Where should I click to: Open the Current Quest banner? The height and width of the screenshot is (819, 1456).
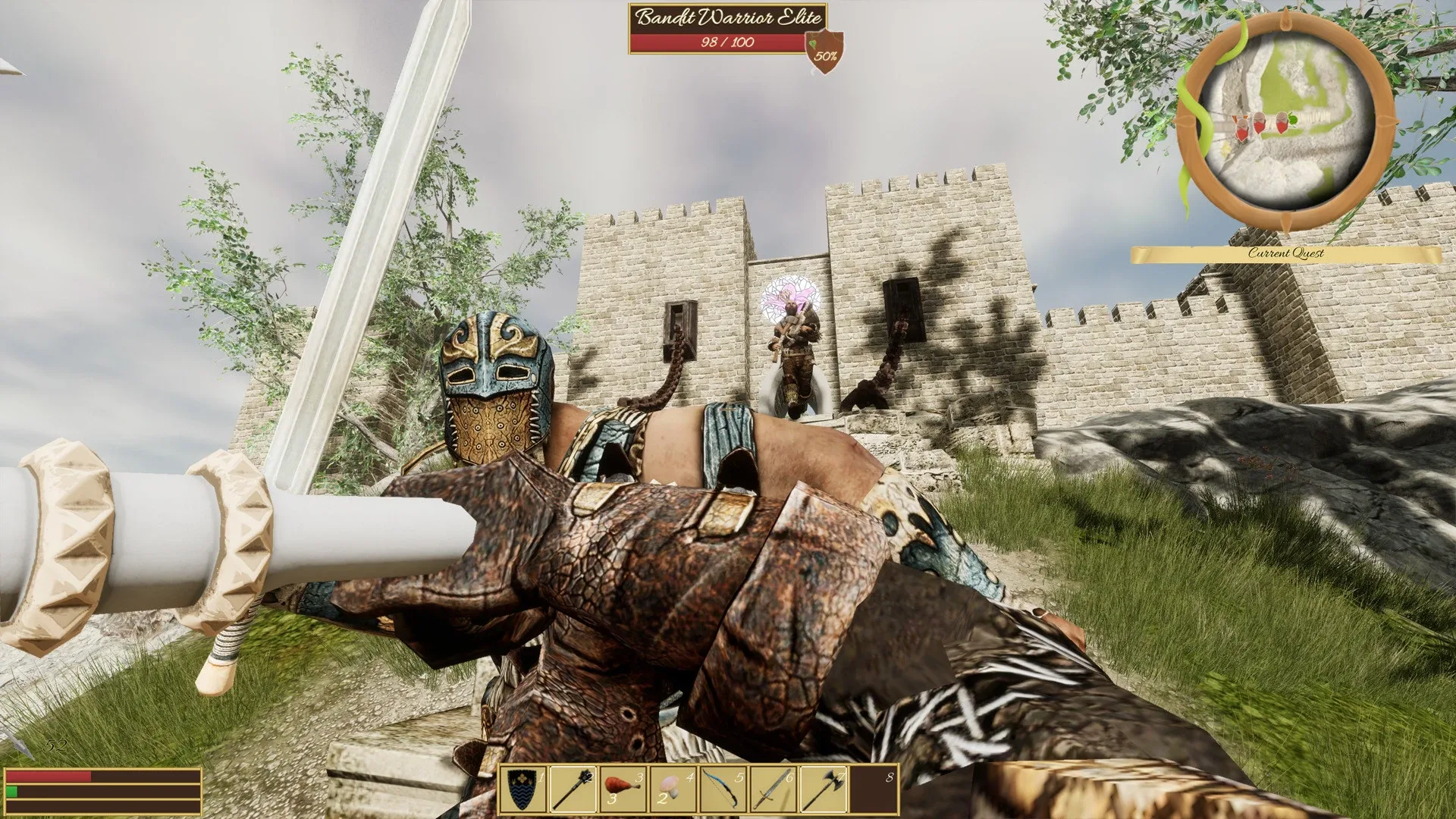1285,254
